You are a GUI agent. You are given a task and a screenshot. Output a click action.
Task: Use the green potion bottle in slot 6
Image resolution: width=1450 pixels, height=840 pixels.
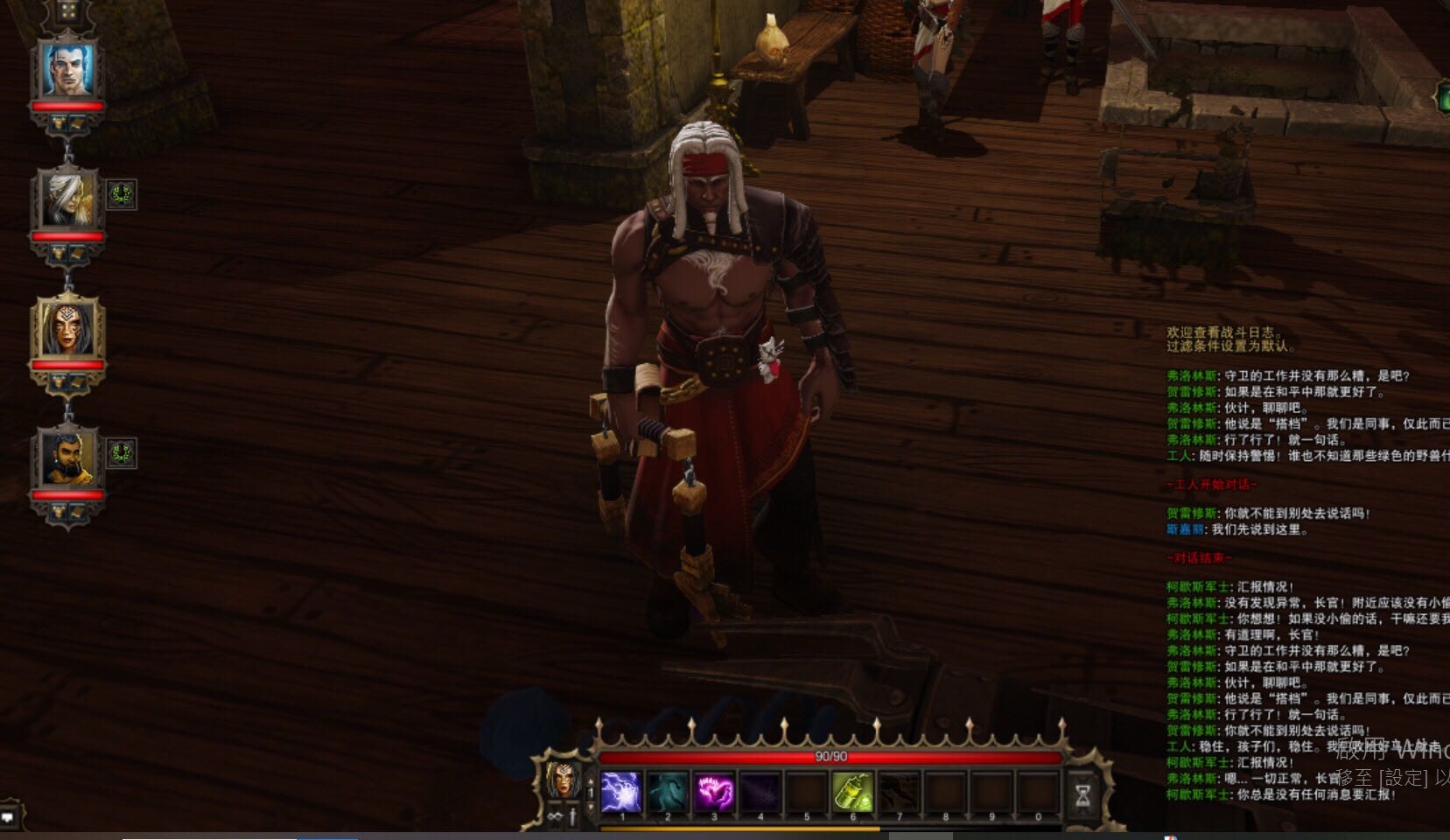853,792
